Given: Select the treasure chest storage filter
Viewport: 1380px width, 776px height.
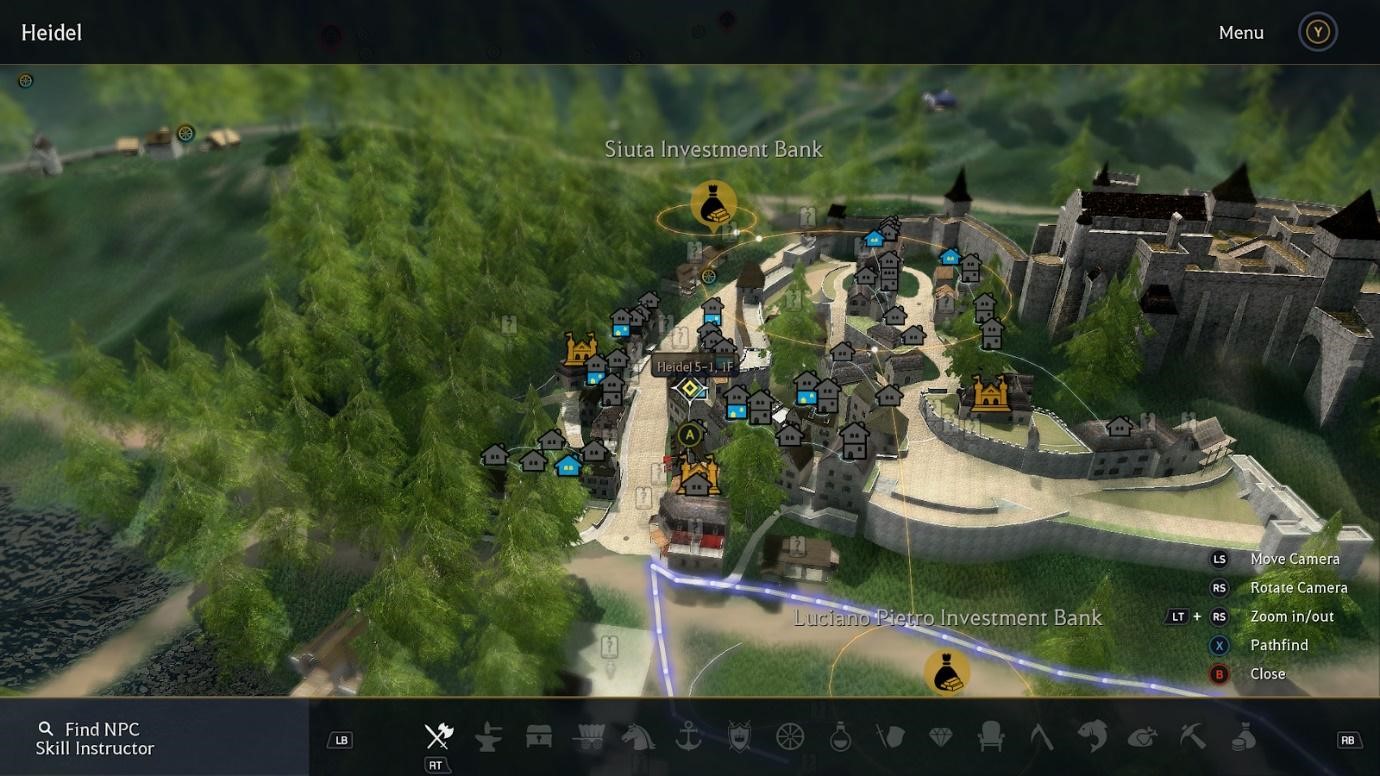Looking at the screenshot, I should tap(539, 737).
